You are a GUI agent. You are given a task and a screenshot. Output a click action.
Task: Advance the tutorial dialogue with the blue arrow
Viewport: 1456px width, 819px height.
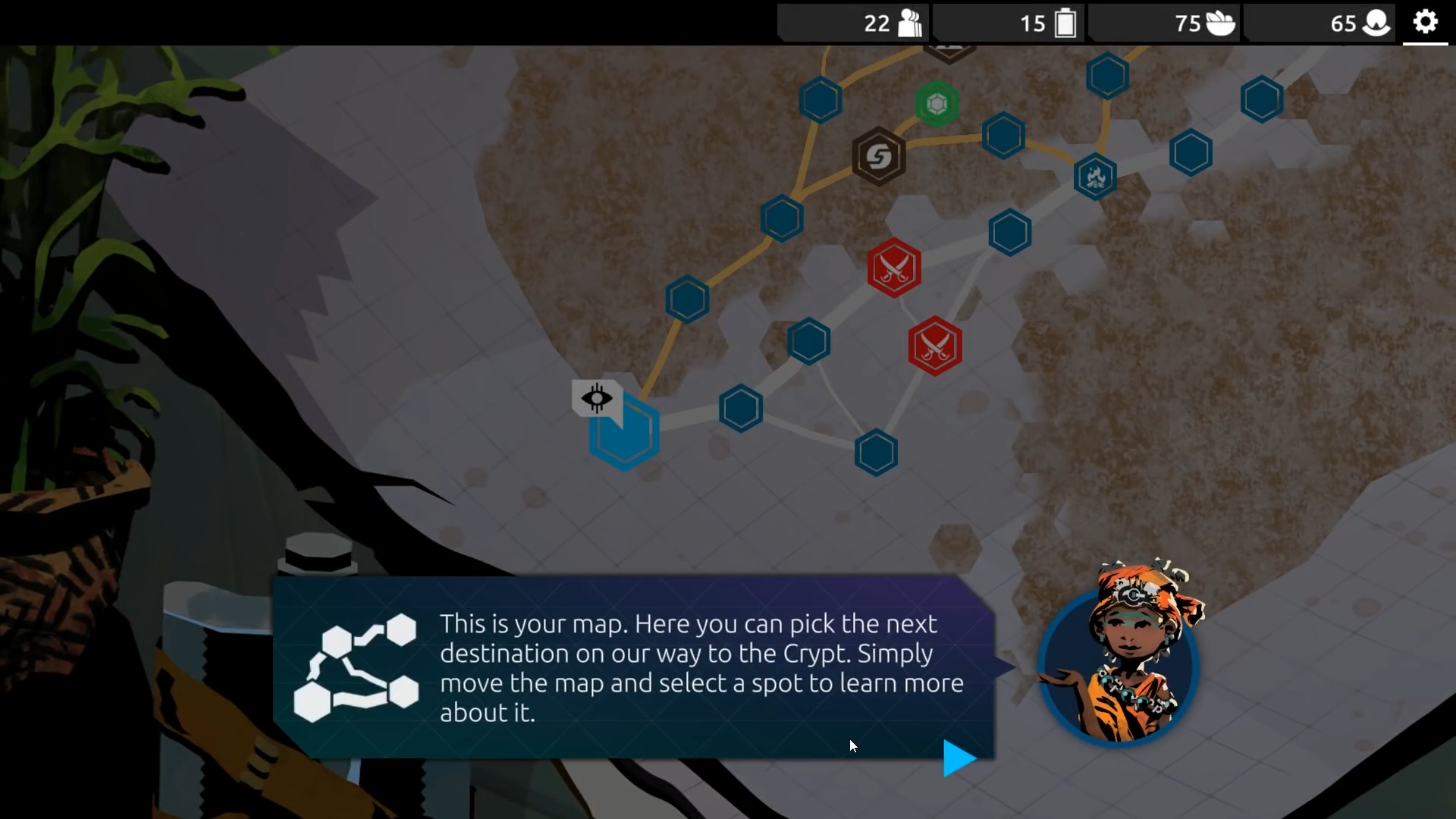pos(959,758)
